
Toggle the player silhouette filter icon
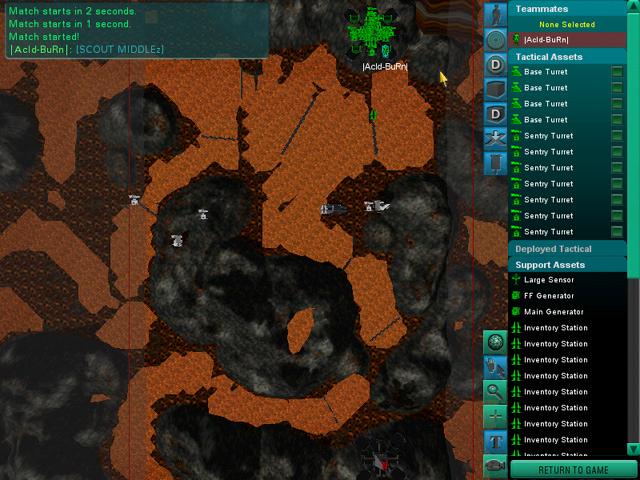[496, 14]
